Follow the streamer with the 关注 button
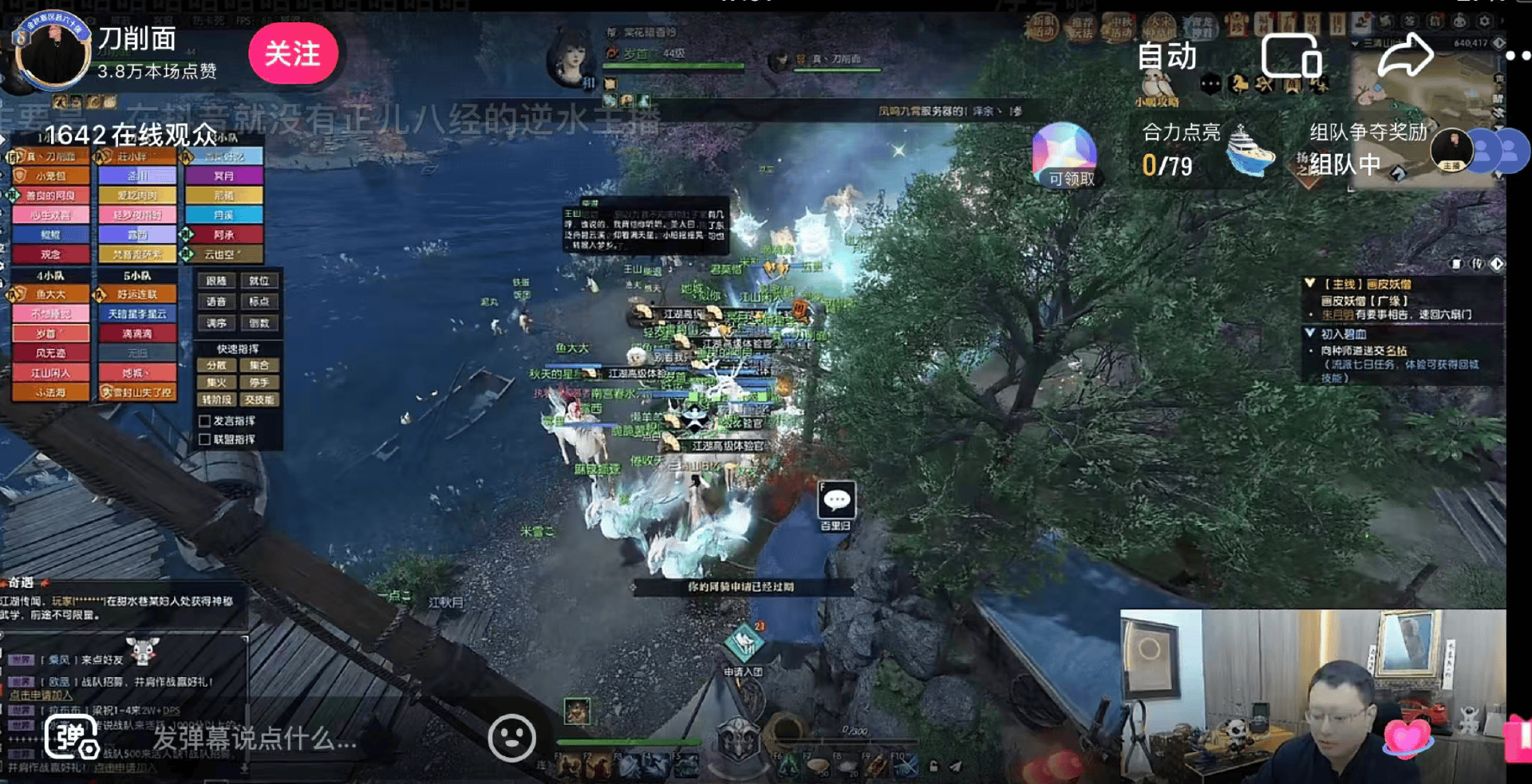 [293, 54]
